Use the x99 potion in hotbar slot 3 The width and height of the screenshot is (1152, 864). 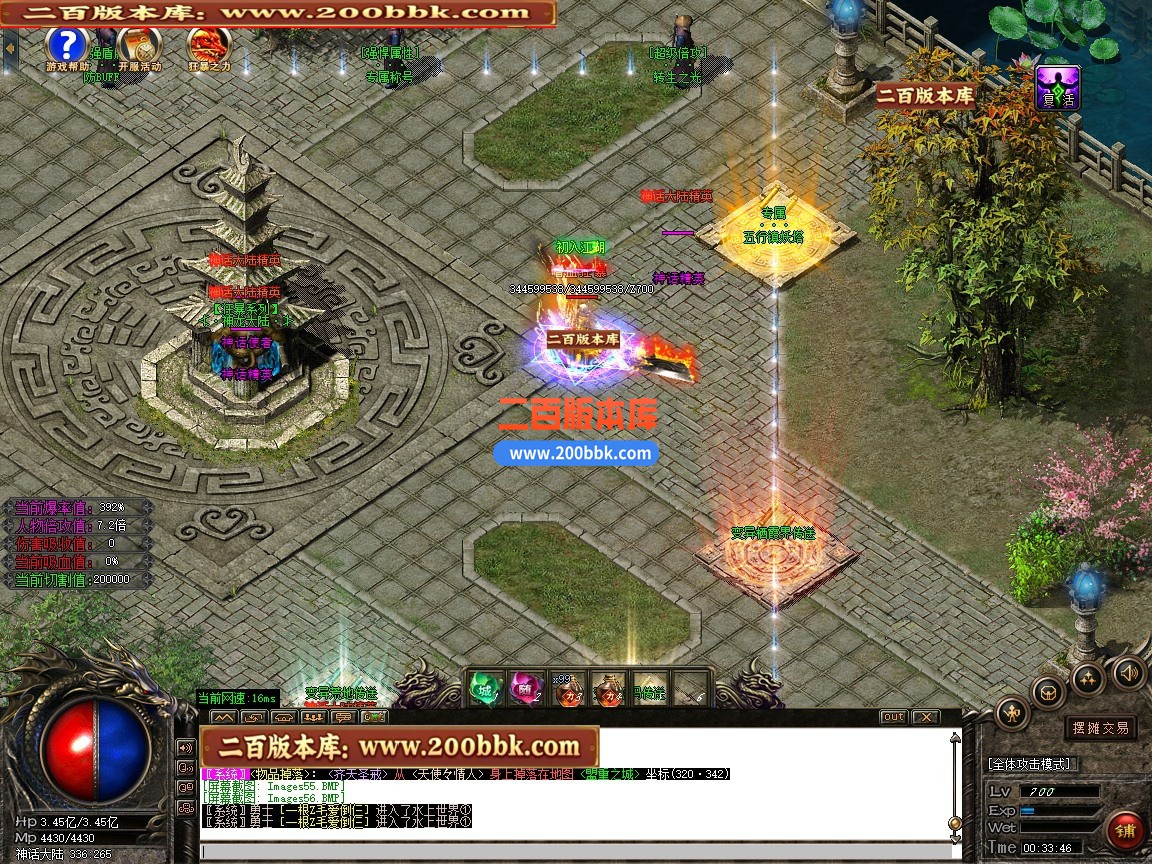[568, 689]
